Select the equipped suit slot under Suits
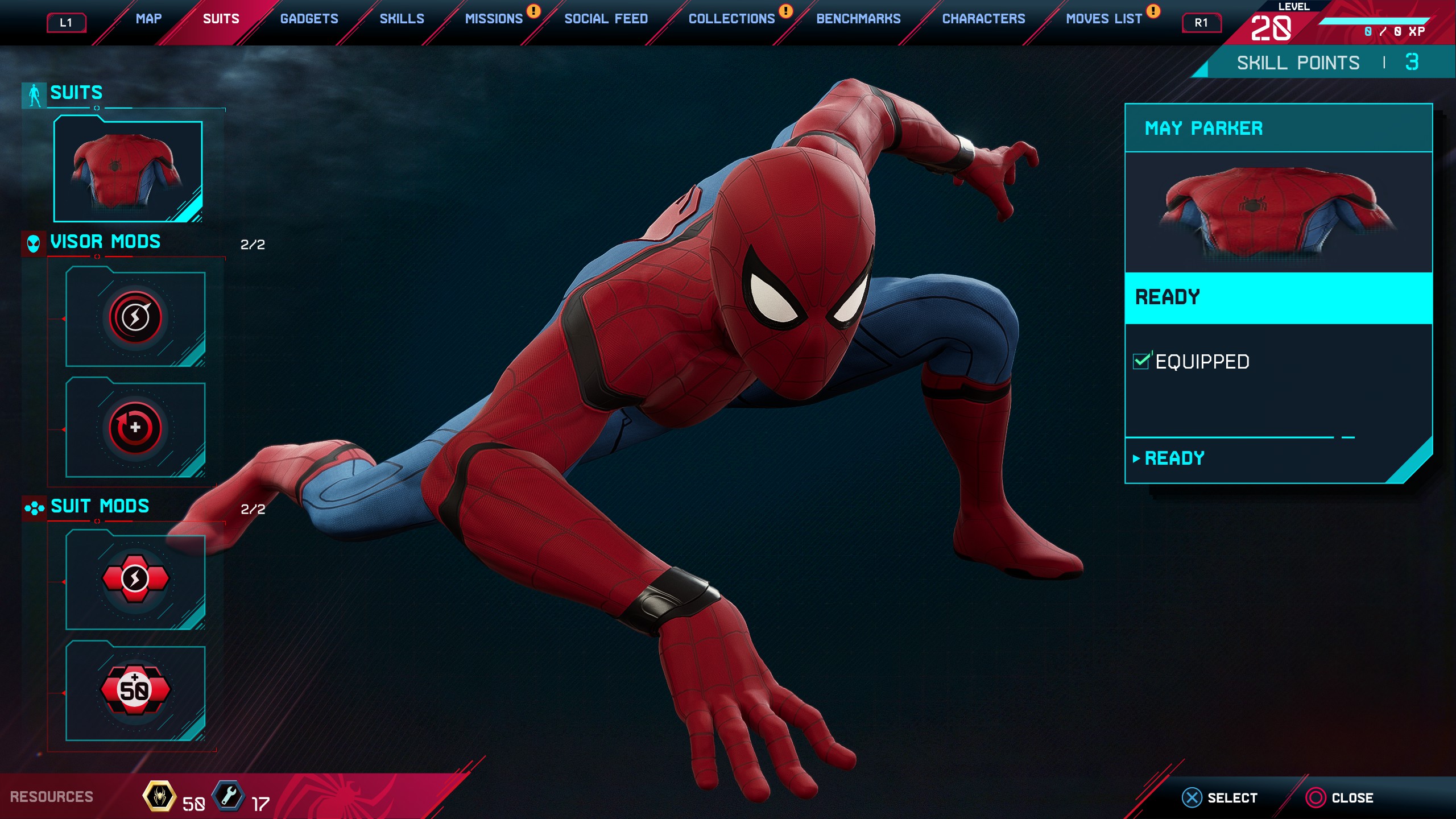1456x819 pixels. [128, 171]
